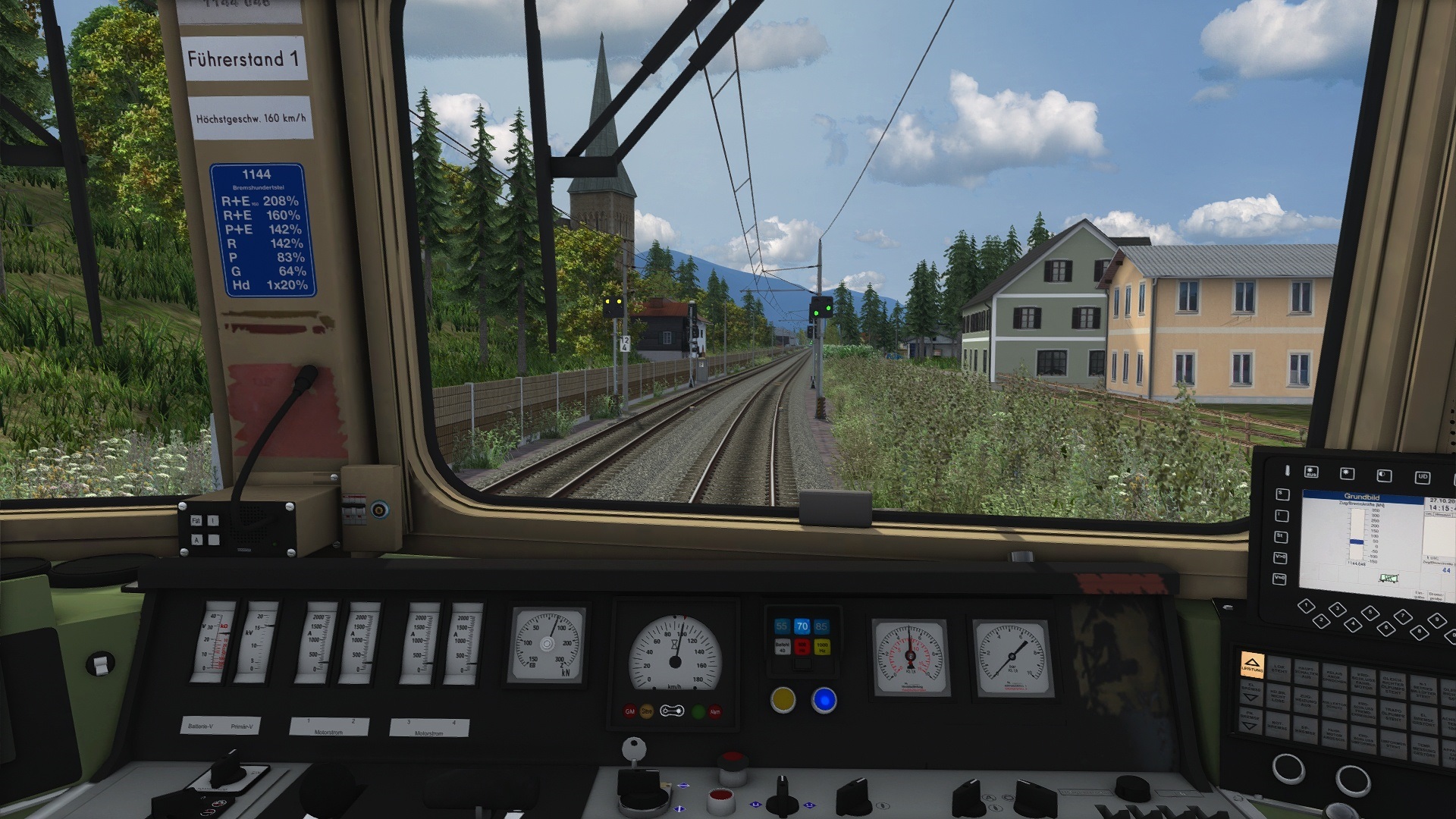Click the S button beside the display
This screenshot has width=1456, height=819.
(x=1282, y=494)
